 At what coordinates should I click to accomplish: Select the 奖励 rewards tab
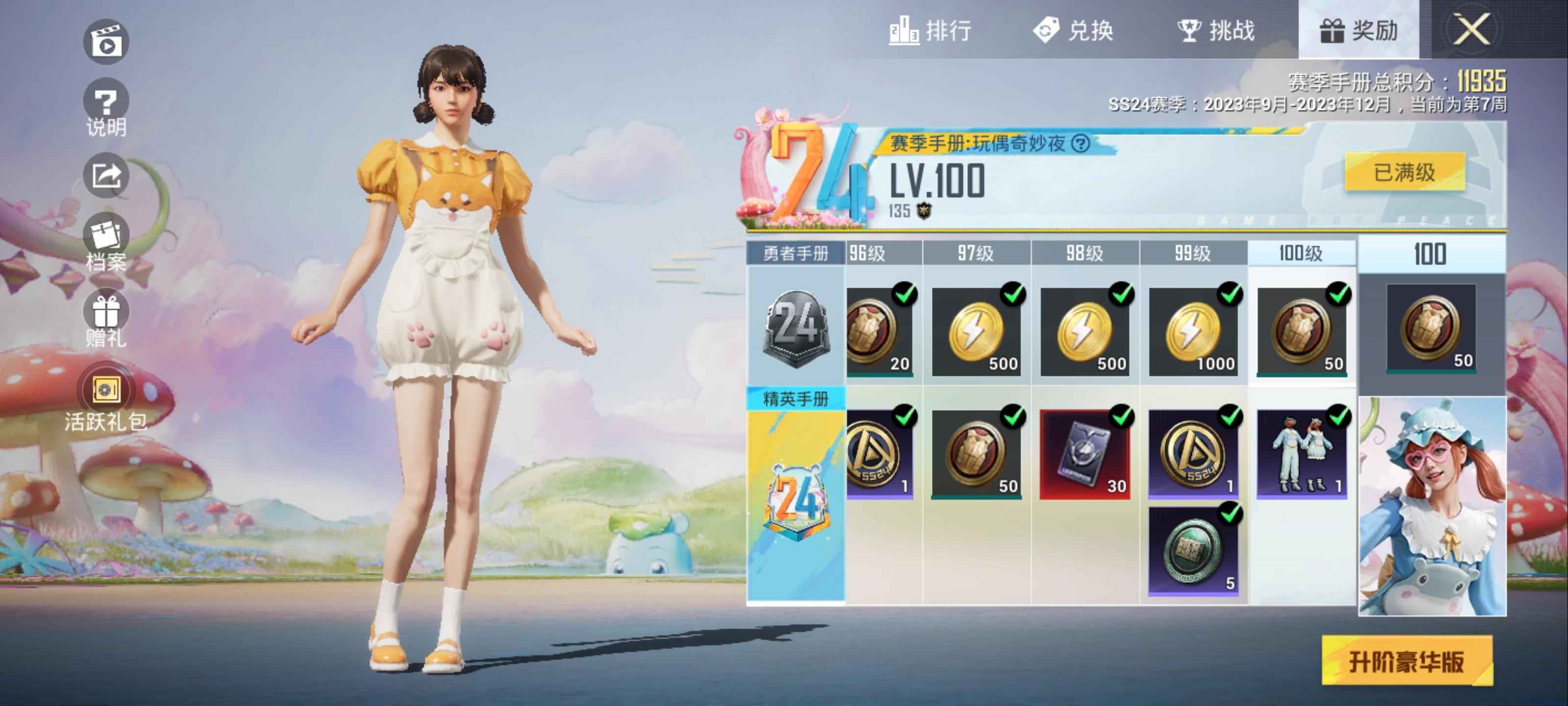(x=1358, y=30)
